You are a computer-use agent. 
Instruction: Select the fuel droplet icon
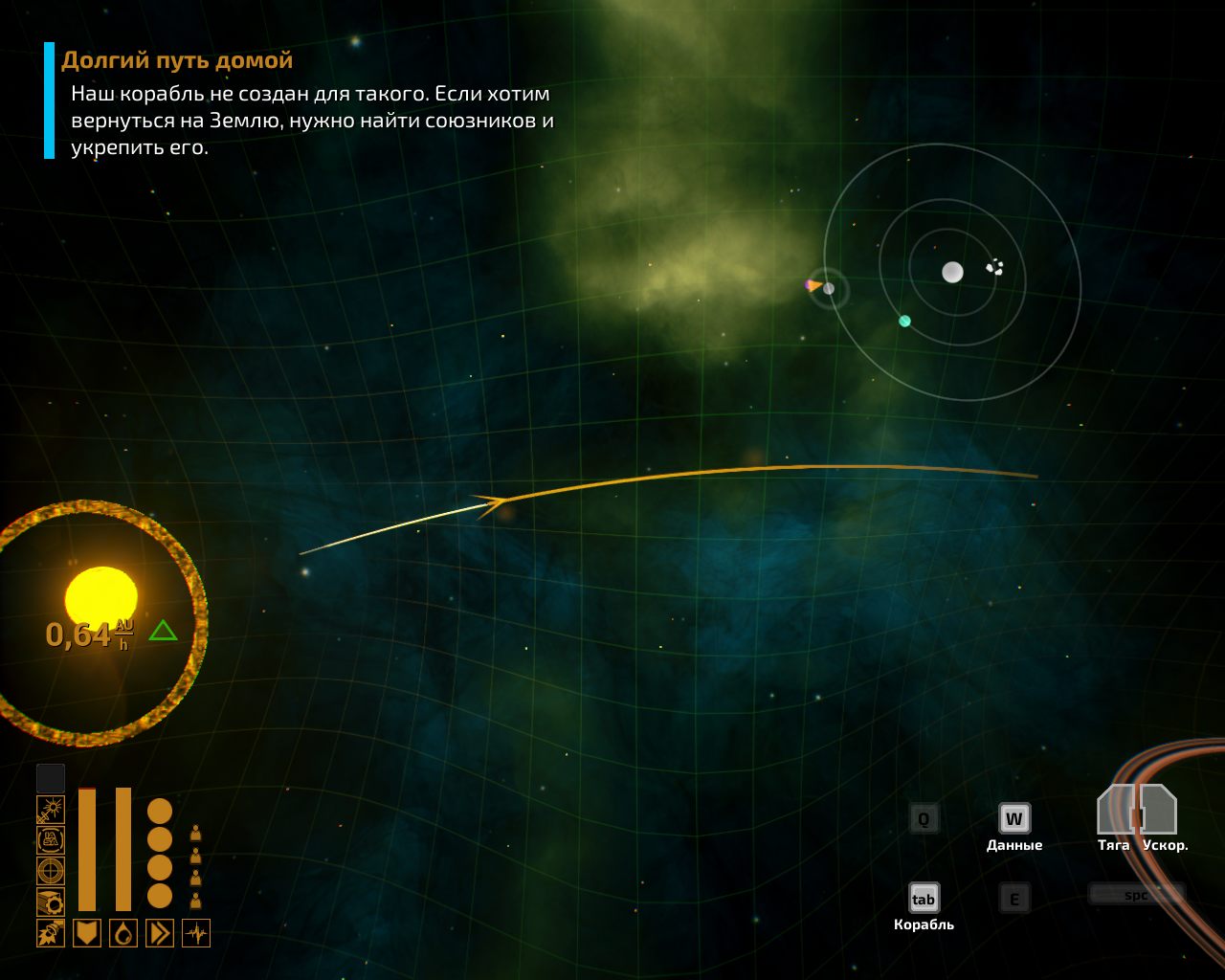click(x=123, y=933)
